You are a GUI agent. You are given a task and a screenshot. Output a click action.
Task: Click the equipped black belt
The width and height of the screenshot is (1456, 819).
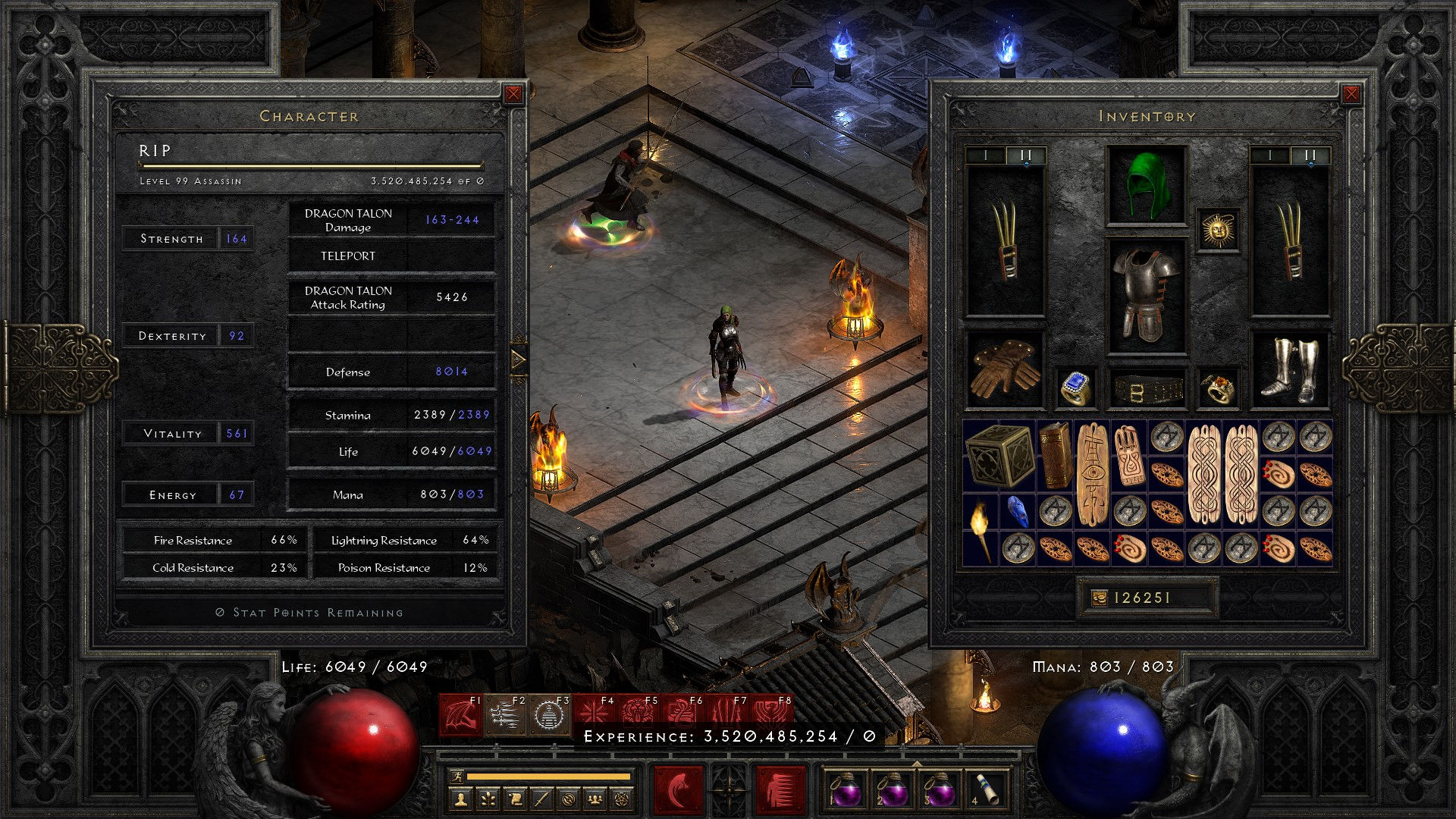click(x=1146, y=389)
